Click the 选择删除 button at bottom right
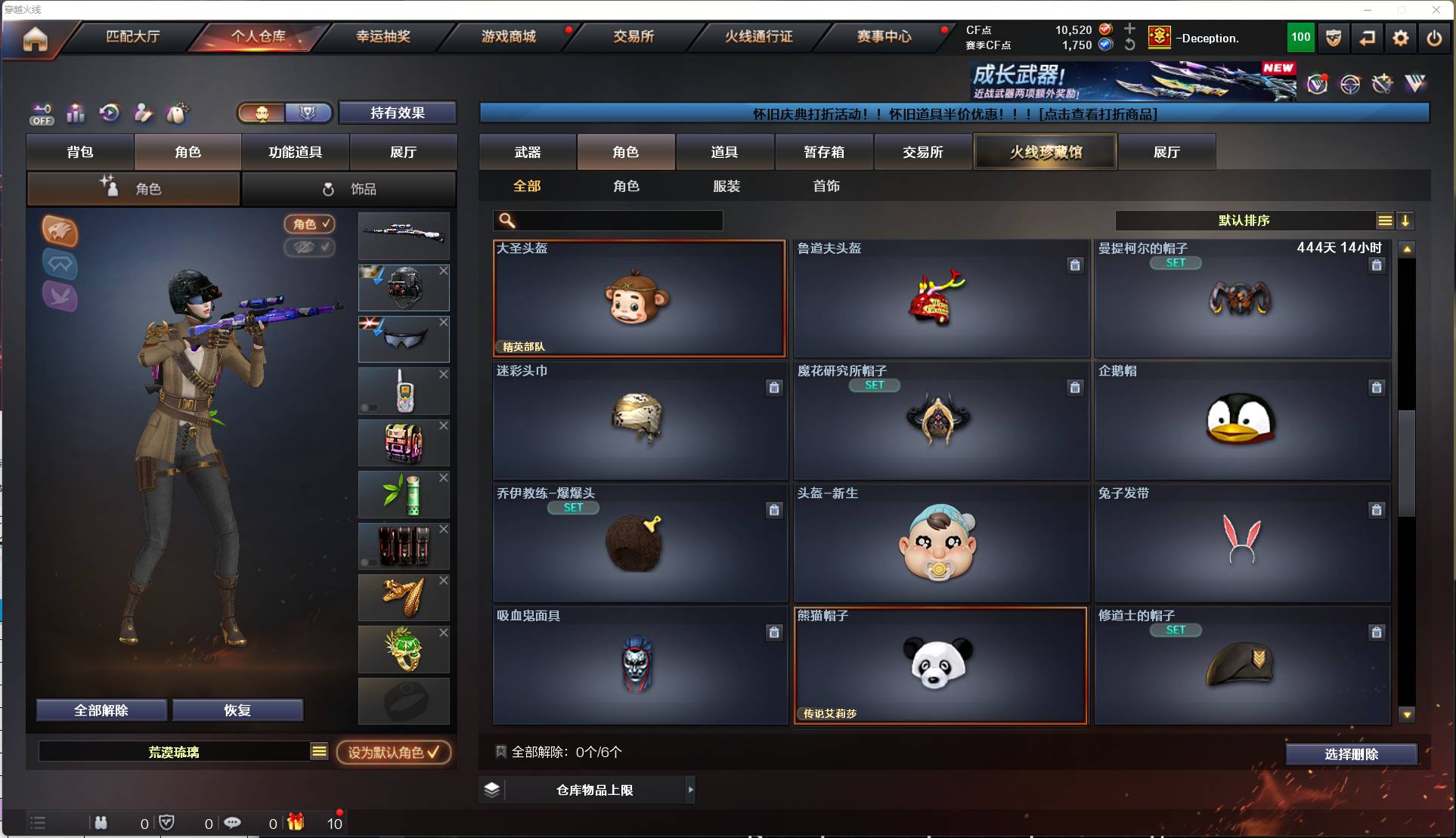Image resolution: width=1456 pixels, height=838 pixels. [1352, 753]
